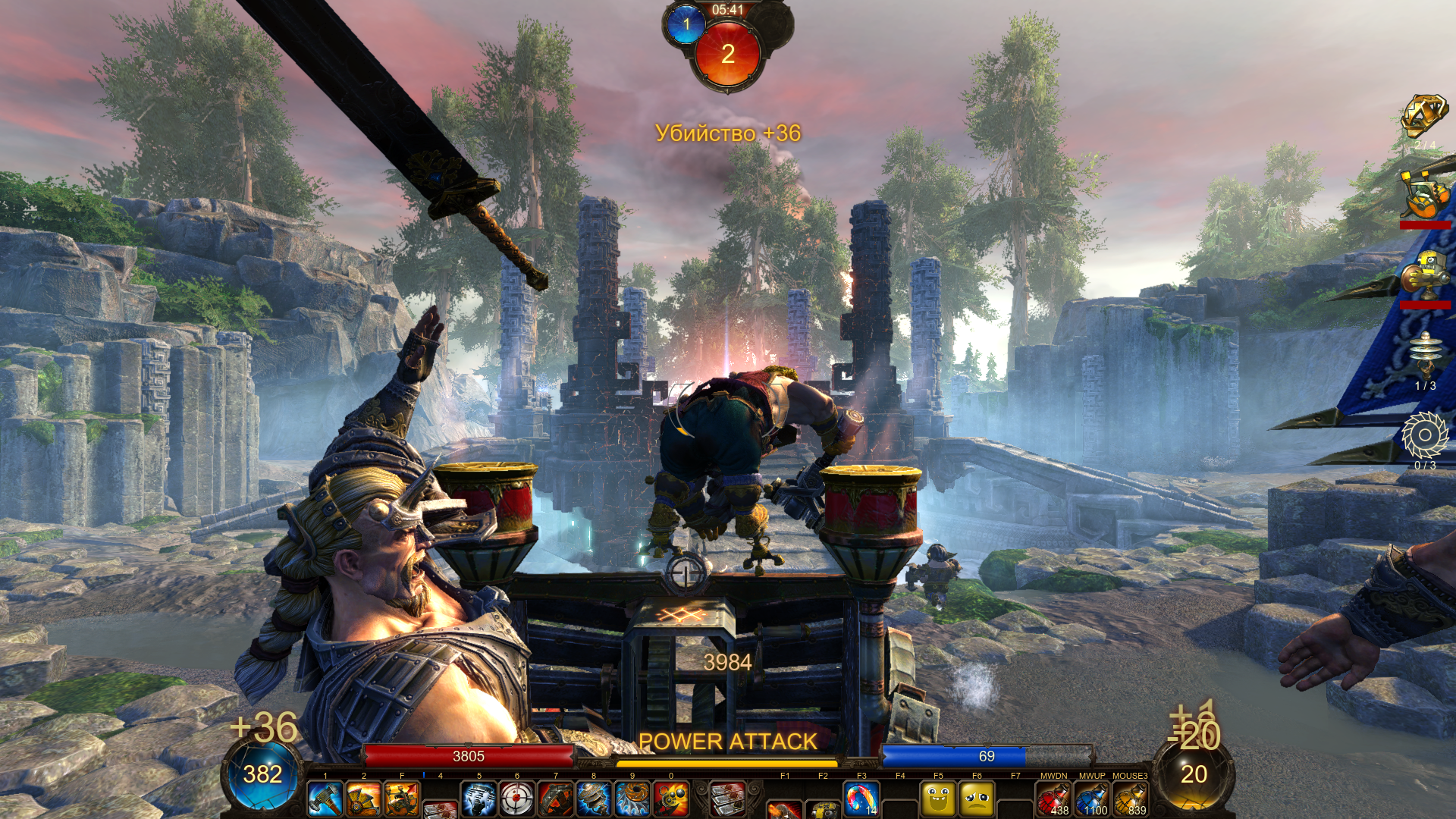Send the happy yellow smiley emote
Image resolution: width=1456 pixels, height=819 pixels.
click(x=938, y=799)
